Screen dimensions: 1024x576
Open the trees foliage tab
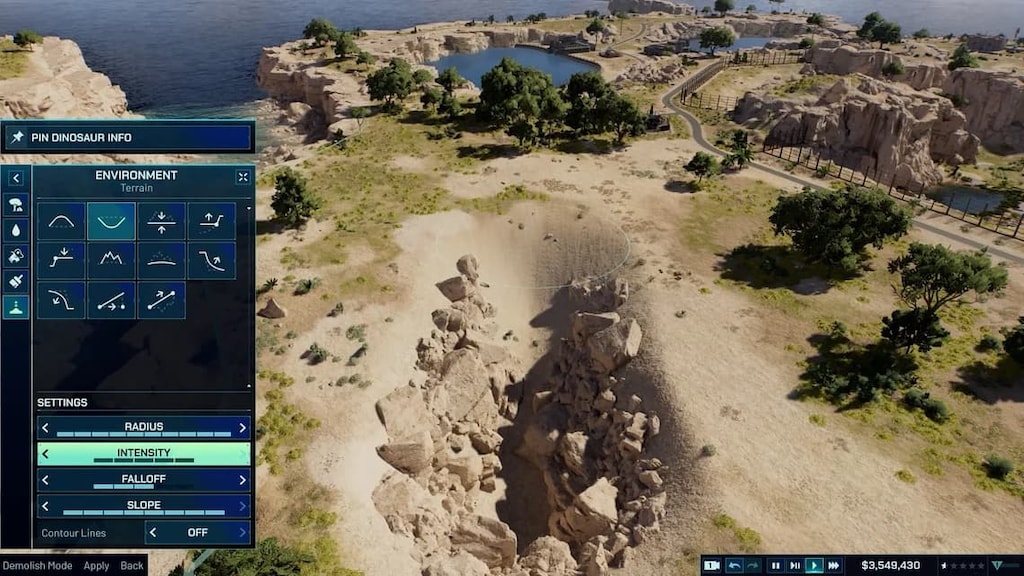[x=16, y=204]
